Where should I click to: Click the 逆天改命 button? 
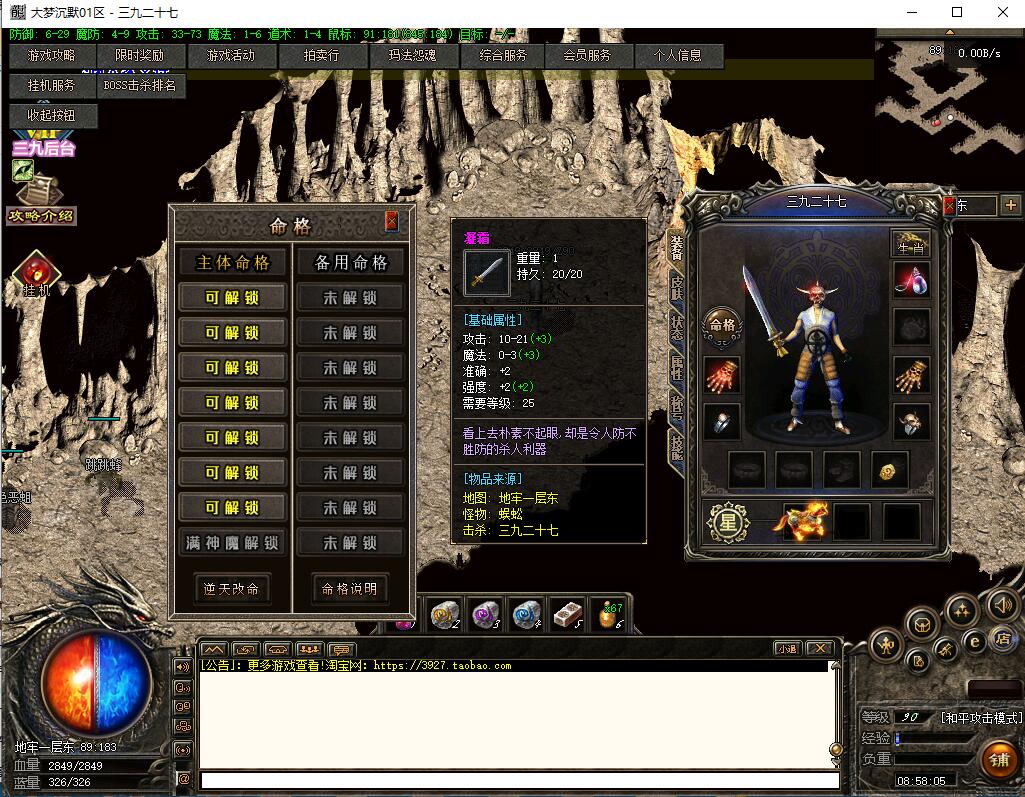(232, 589)
